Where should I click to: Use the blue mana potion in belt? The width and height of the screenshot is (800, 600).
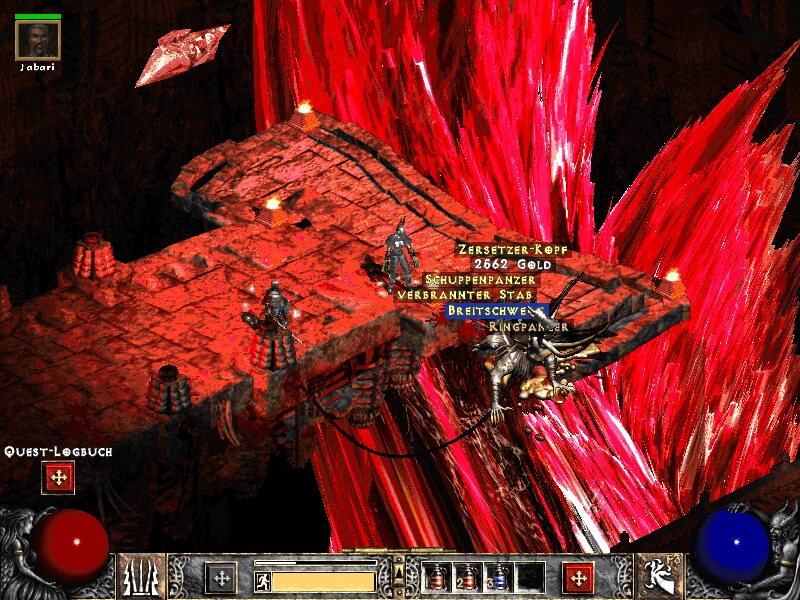[x=497, y=577]
